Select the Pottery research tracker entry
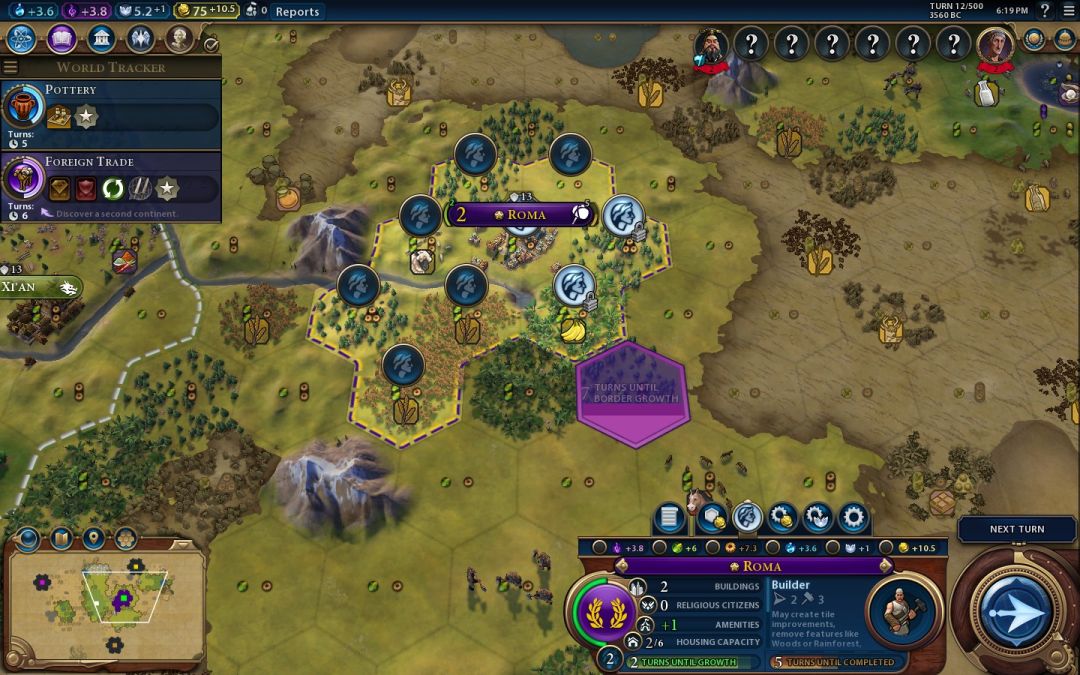Screen dimensions: 1080x675 (x=110, y=114)
